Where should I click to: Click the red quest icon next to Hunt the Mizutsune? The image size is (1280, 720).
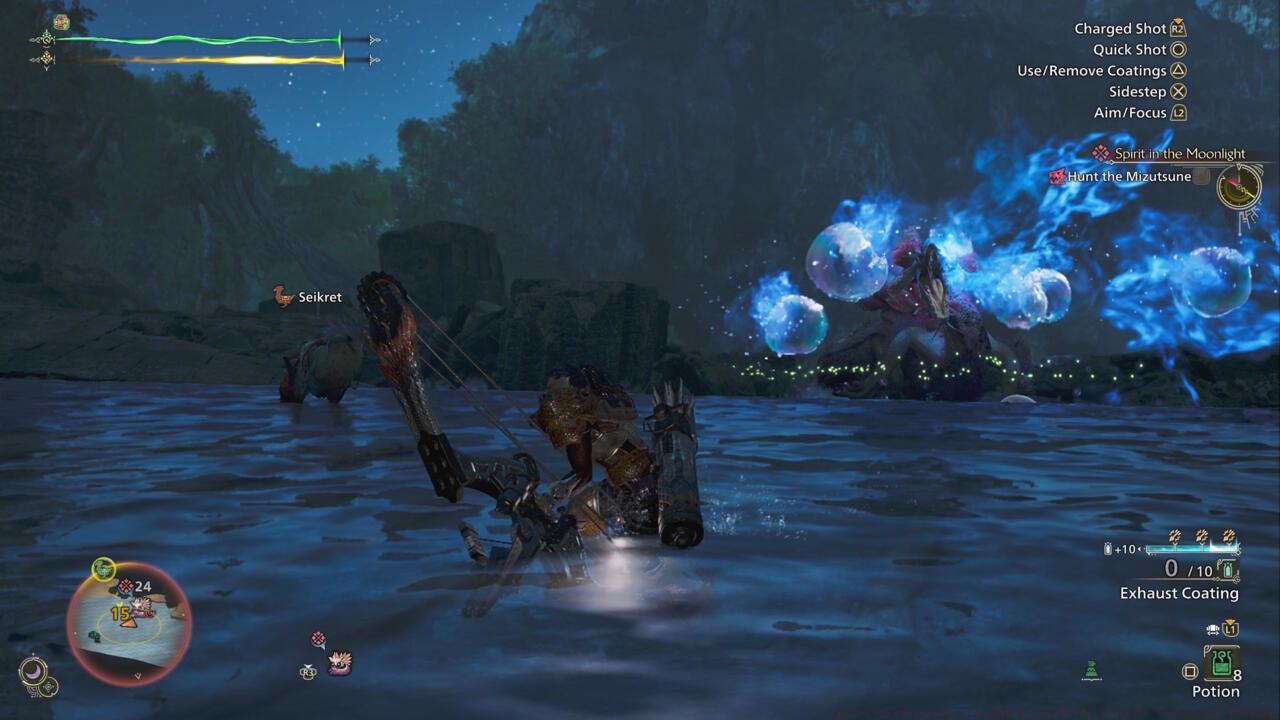pos(1056,176)
